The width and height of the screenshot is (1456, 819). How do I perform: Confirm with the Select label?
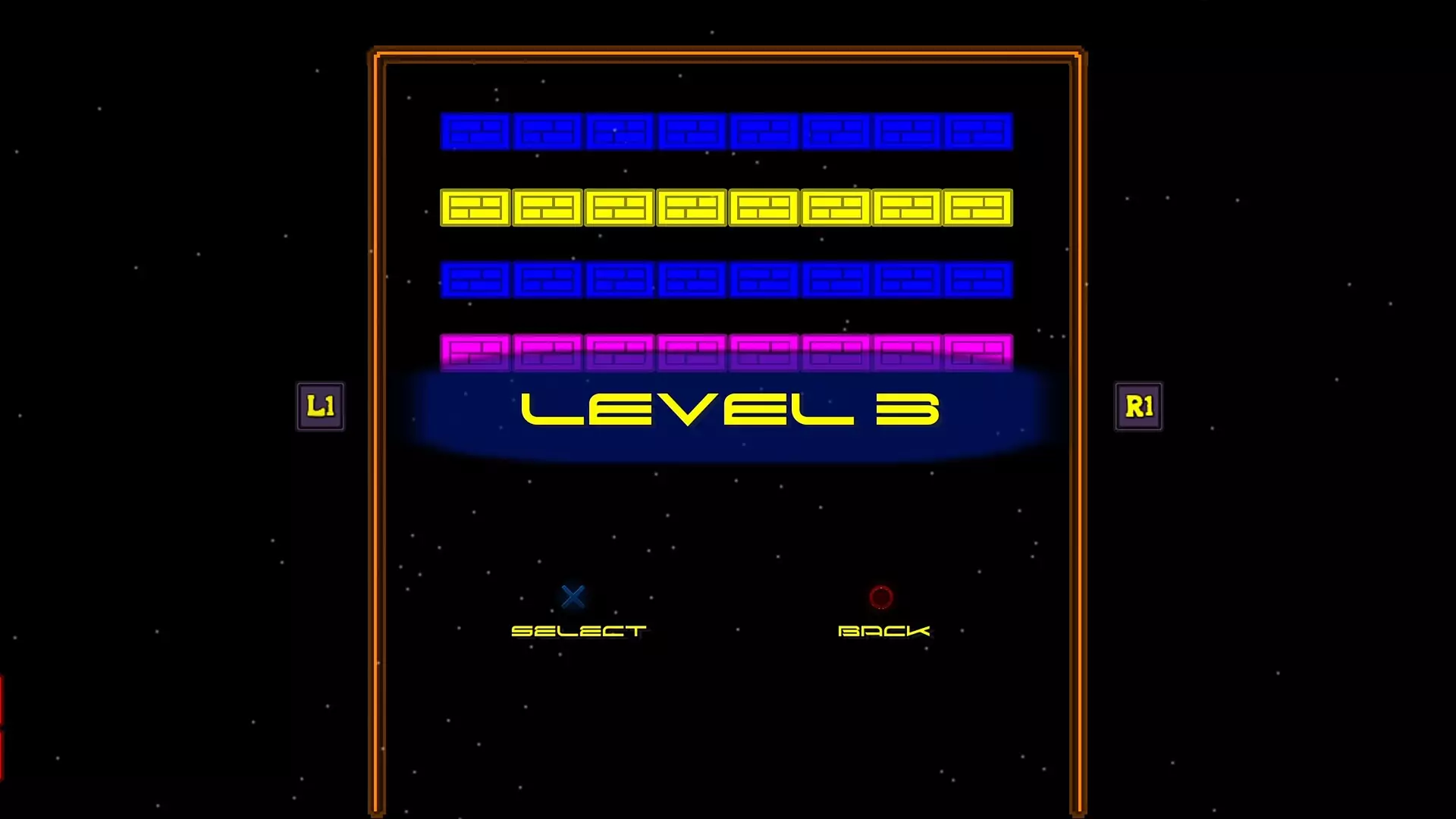pyautogui.click(x=578, y=630)
